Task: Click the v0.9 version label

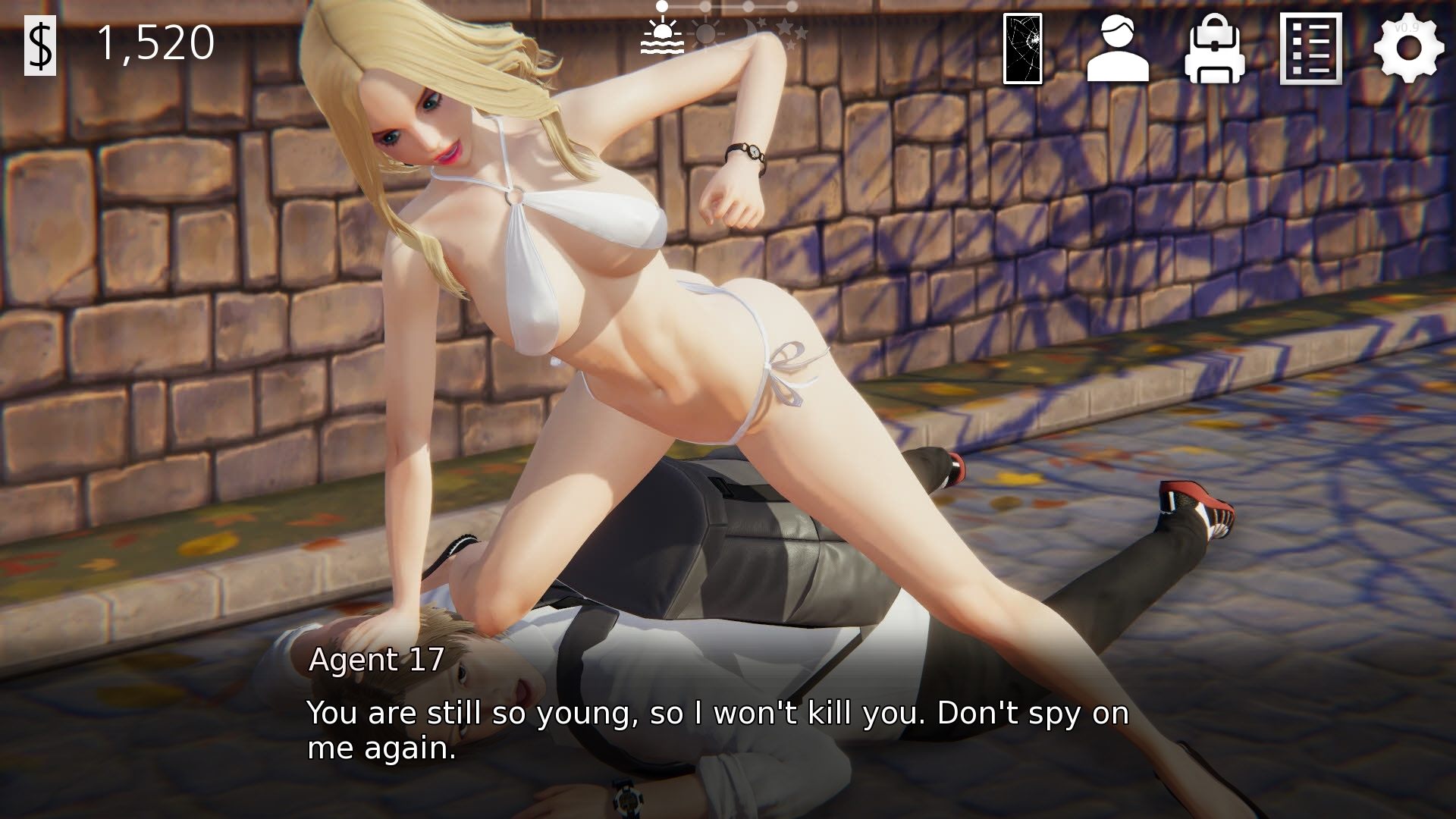Action: pos(1408,29)
